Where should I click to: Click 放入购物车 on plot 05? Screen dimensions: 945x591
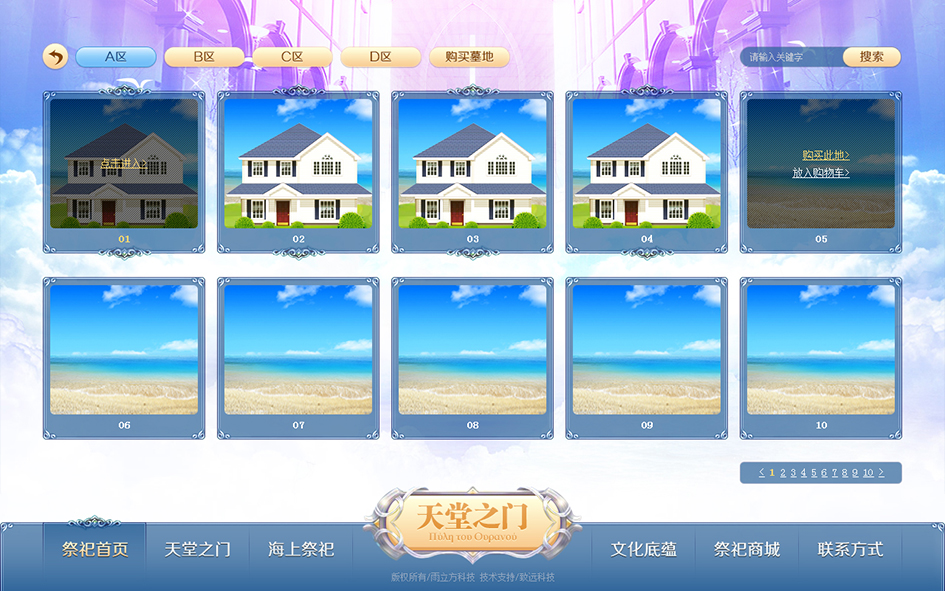pyautogui.click(x=821, y=172)
